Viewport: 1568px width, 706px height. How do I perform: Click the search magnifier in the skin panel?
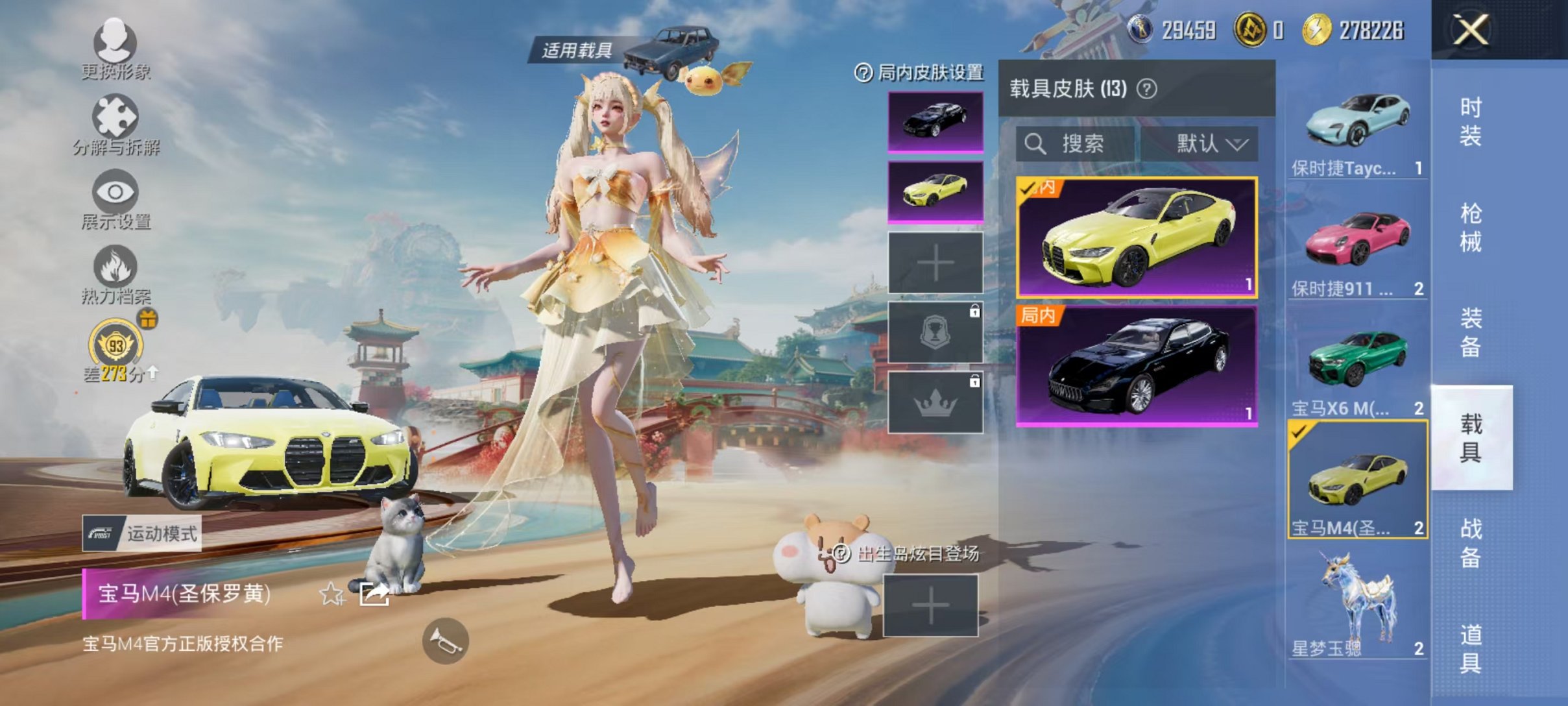click(1036, 144)
